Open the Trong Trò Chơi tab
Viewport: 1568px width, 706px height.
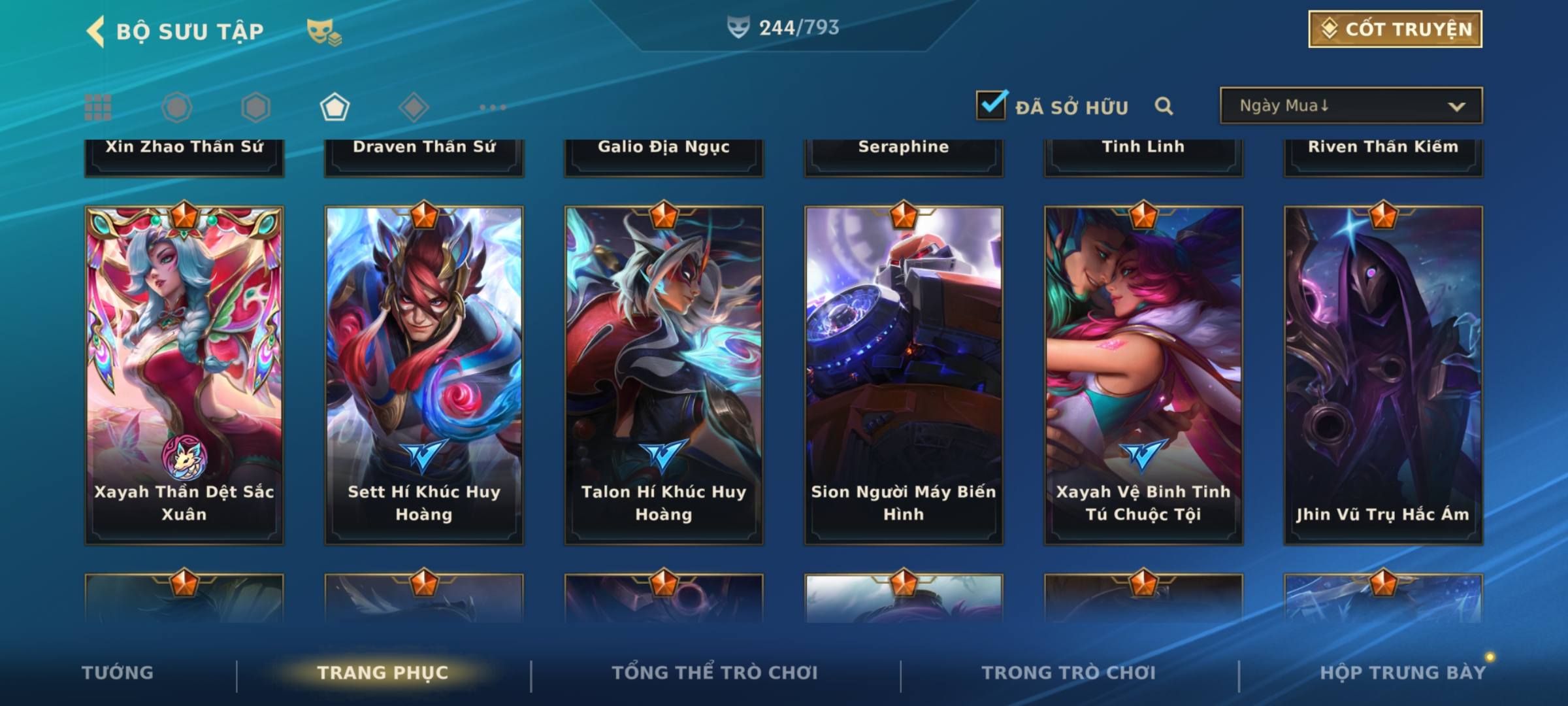pyautogui.click(x=1069, y=673)
